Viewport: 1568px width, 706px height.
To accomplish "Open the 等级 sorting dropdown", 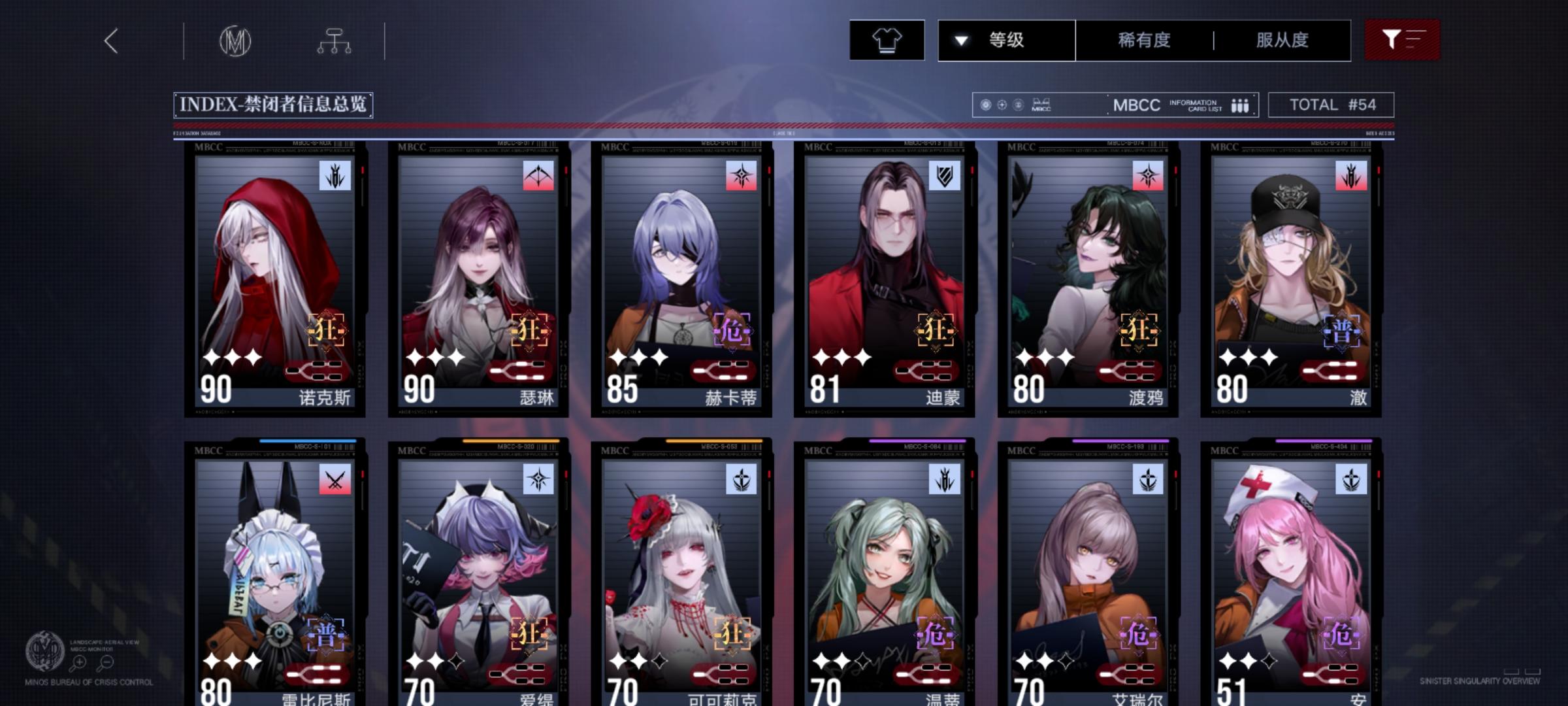I will 1006,40.
